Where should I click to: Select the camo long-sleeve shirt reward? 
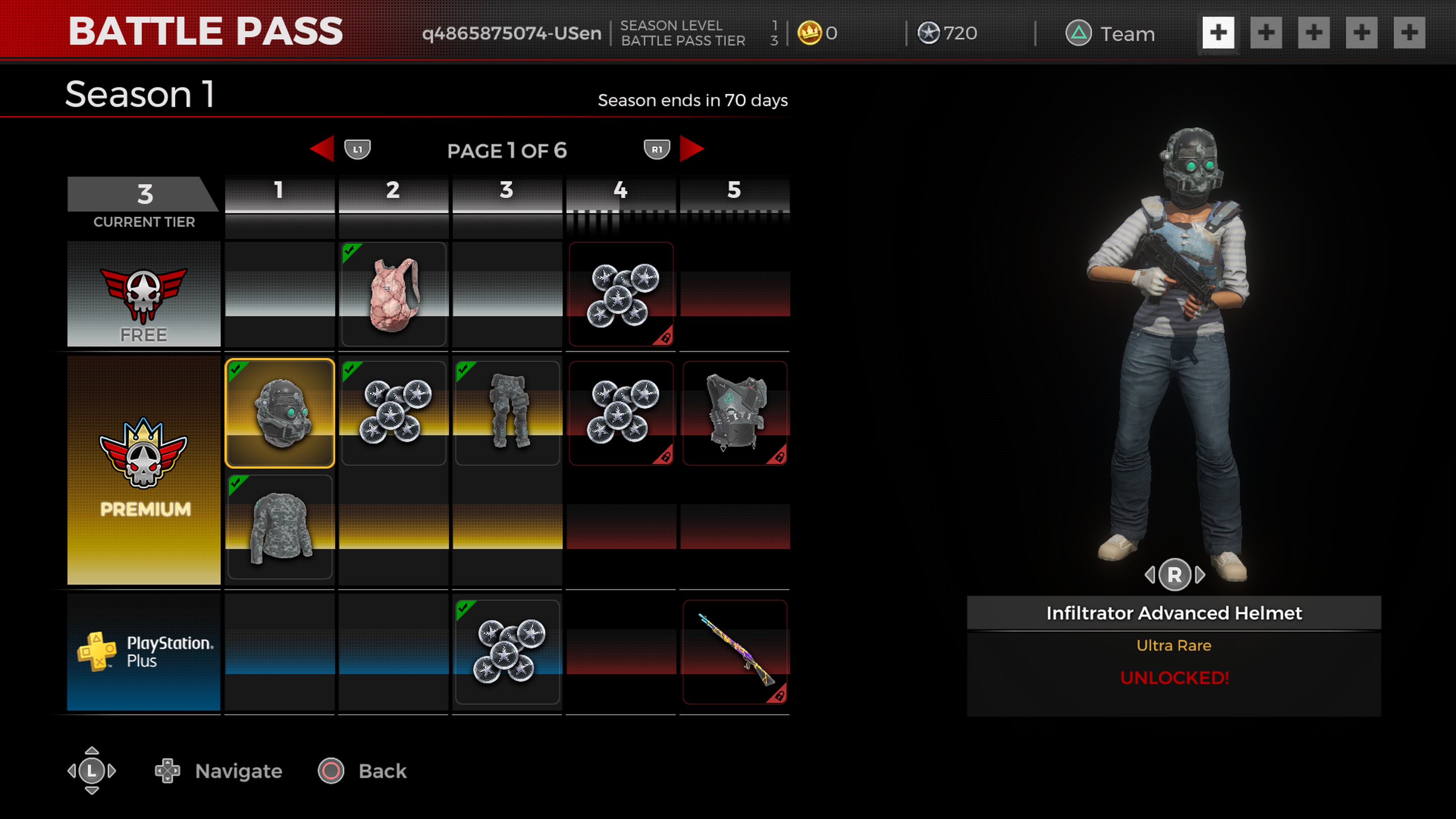coord(280,527)
